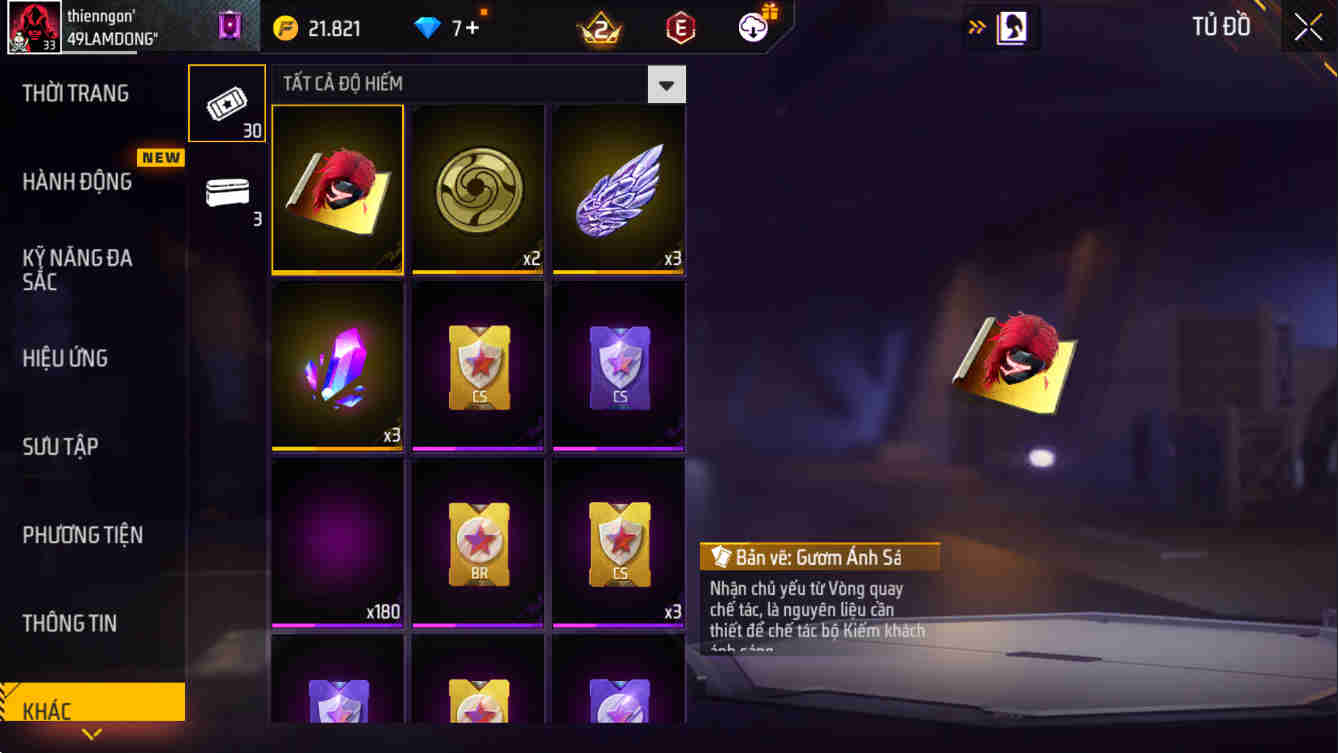The width and height of the screenshot is (1338, 753).
Task: Open the crown rank 2 badge
Action: 601,27
